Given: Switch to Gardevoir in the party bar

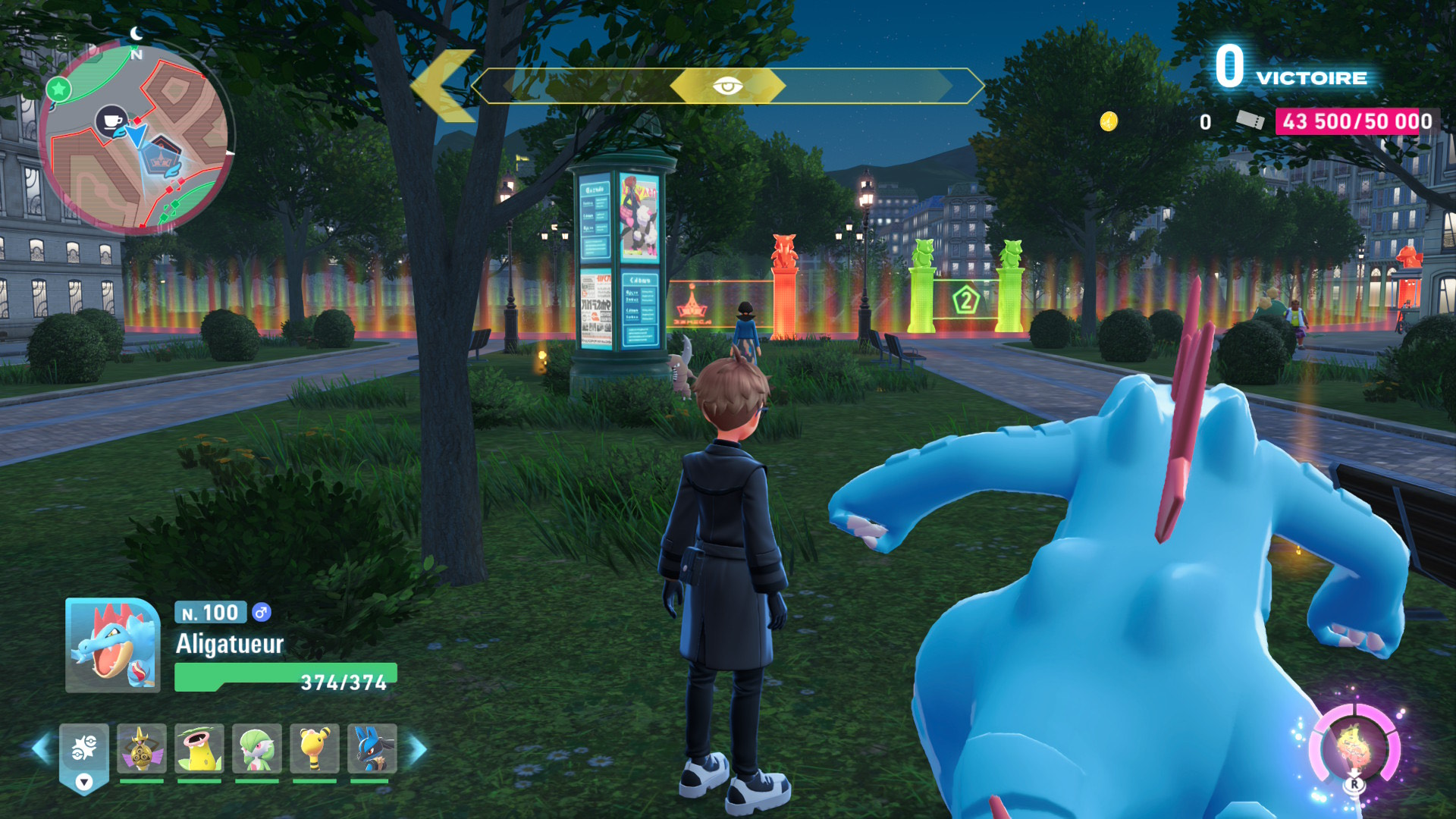Looking at the screenshot, I should pyautogui.click(x=257, y=749).
